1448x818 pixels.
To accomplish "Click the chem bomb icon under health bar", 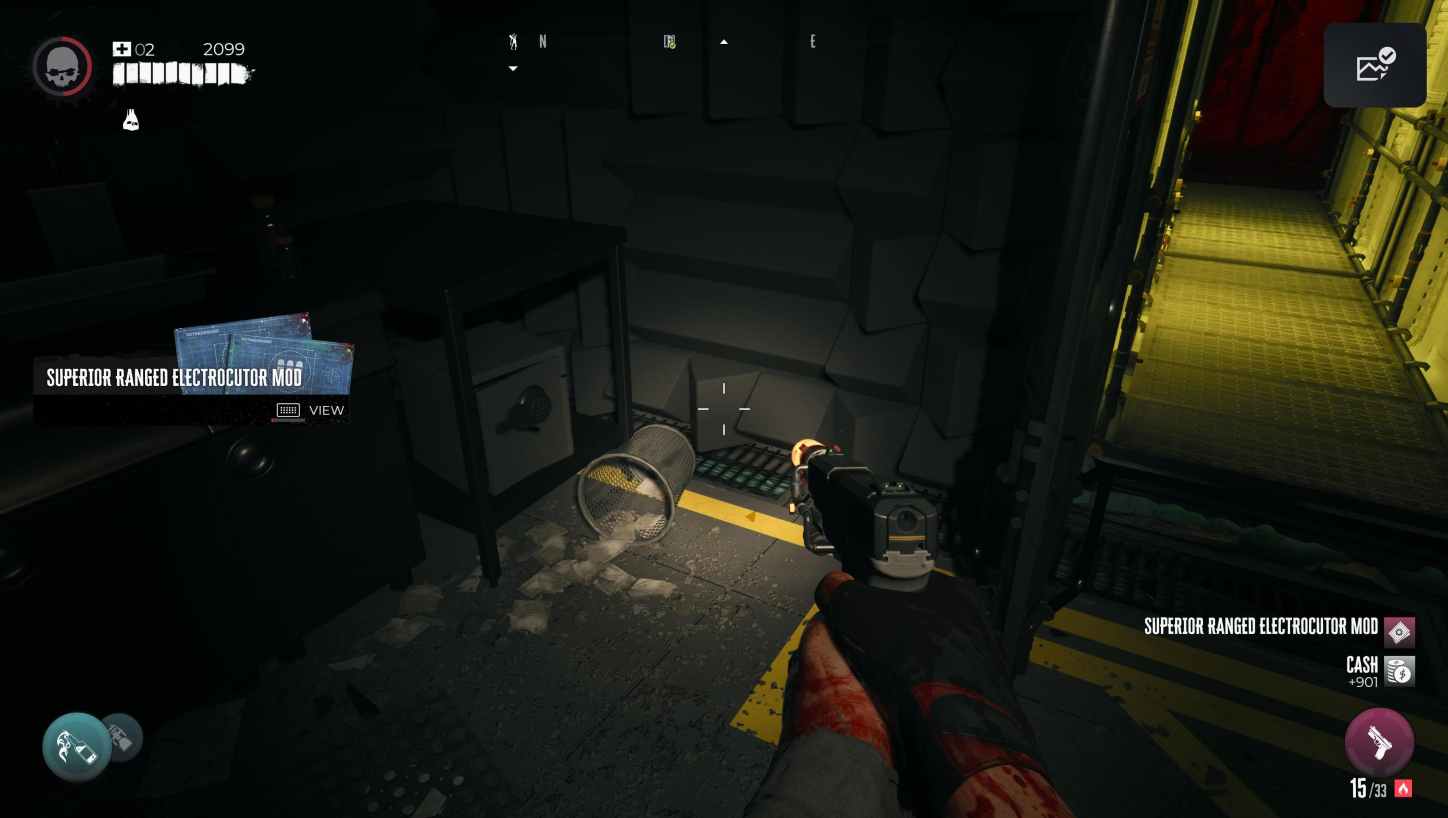I will click(x=131, y=120).
